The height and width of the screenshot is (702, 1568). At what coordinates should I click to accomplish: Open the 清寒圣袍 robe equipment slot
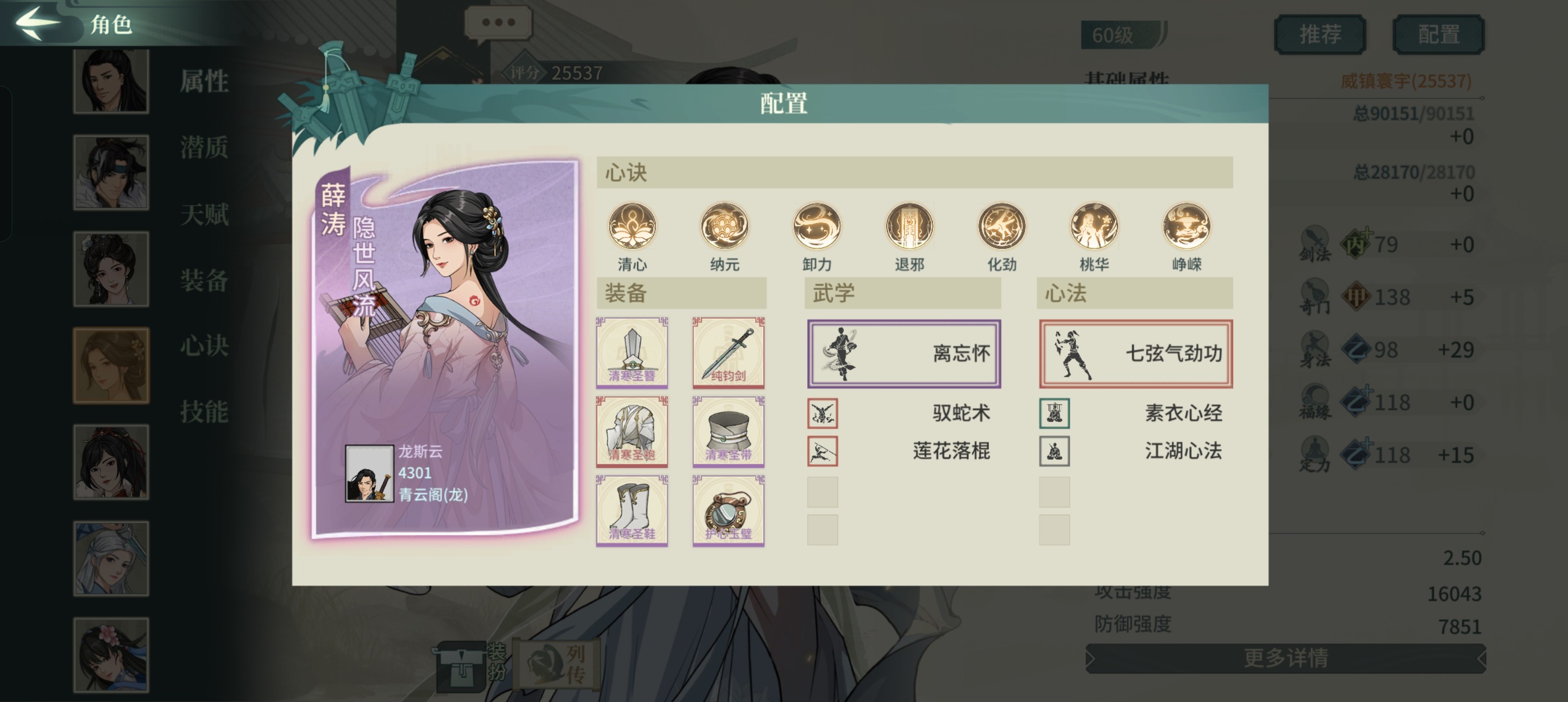pos(632,431)
